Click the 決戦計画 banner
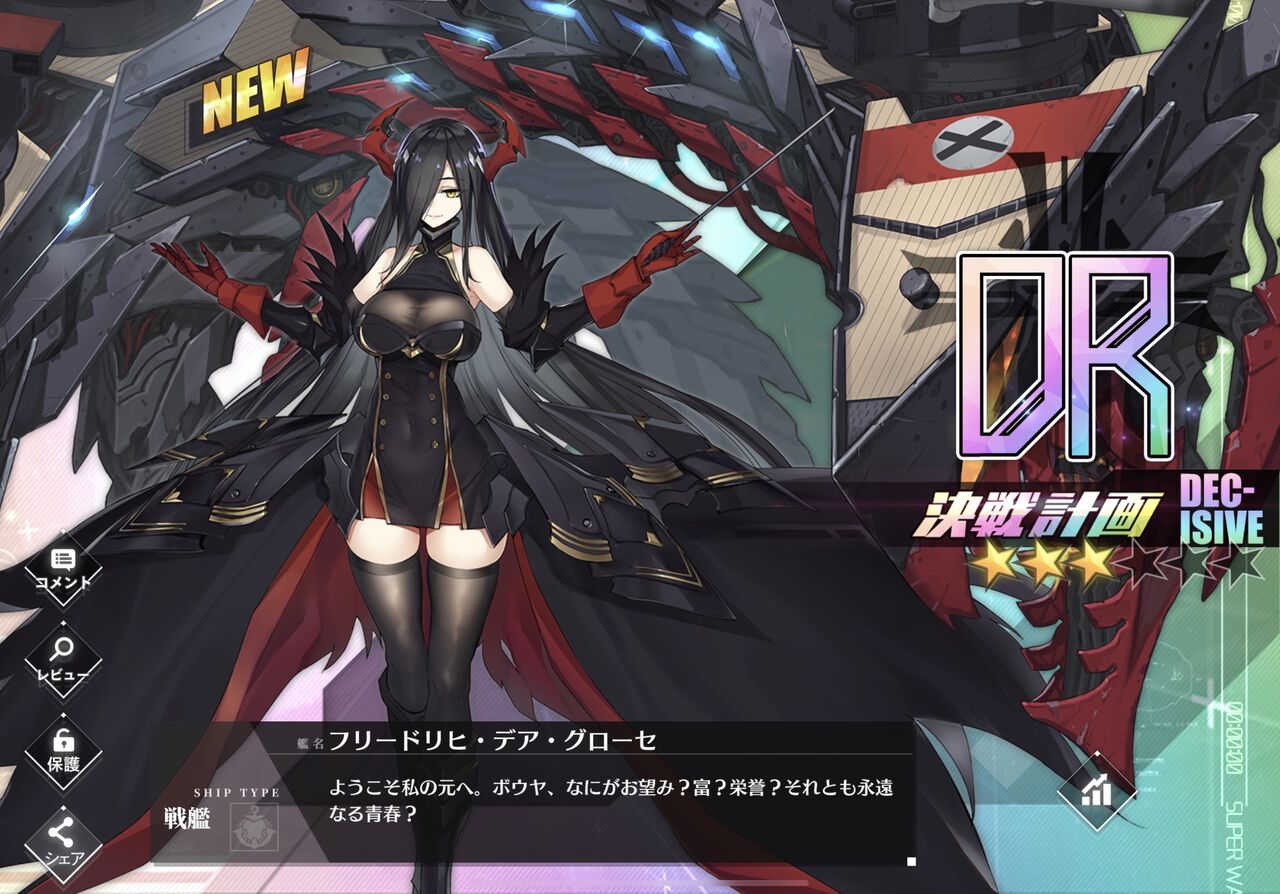1280x894 pixels. 1040,512
